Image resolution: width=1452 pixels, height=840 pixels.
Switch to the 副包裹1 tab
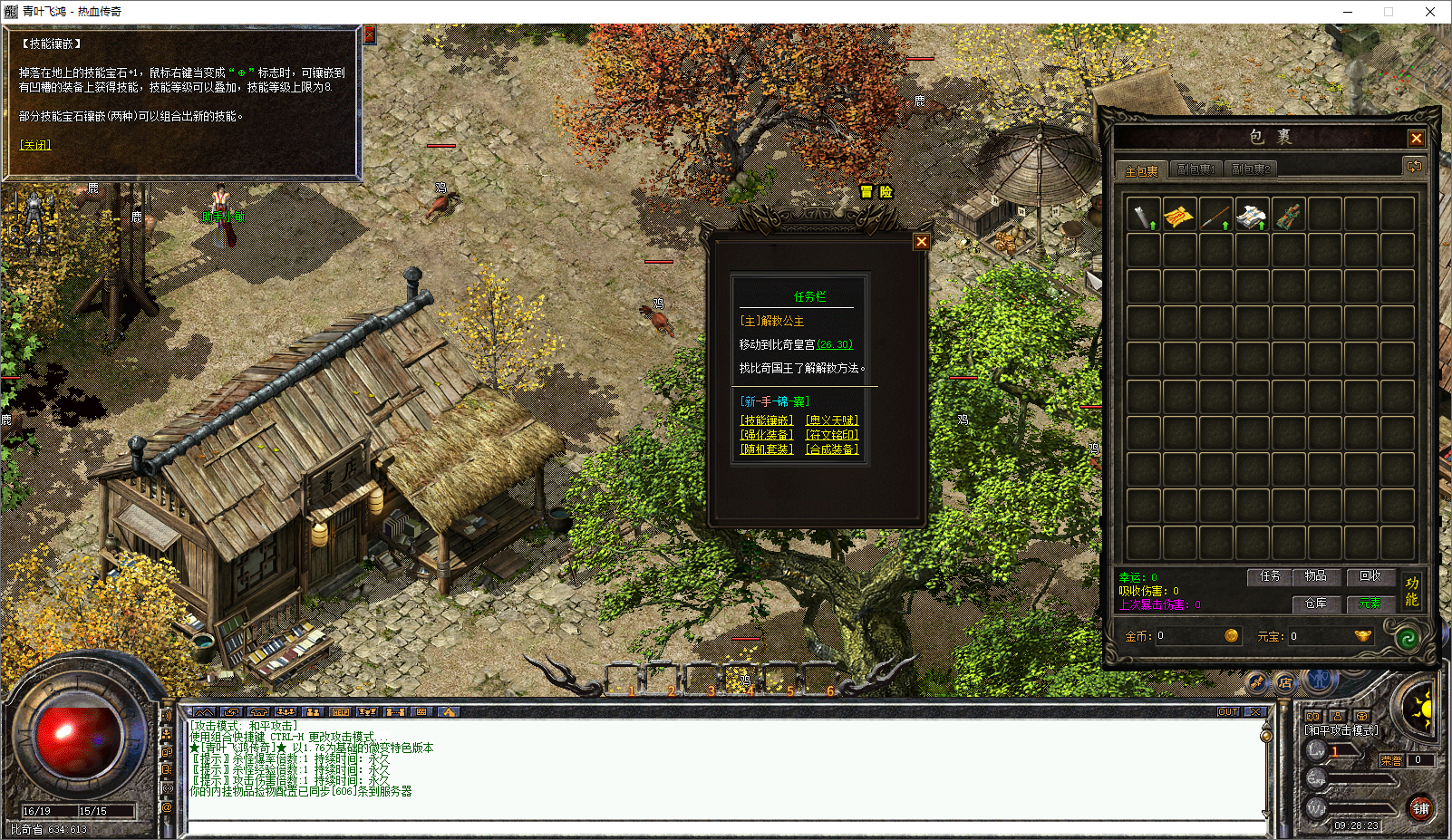point(1195,169)
